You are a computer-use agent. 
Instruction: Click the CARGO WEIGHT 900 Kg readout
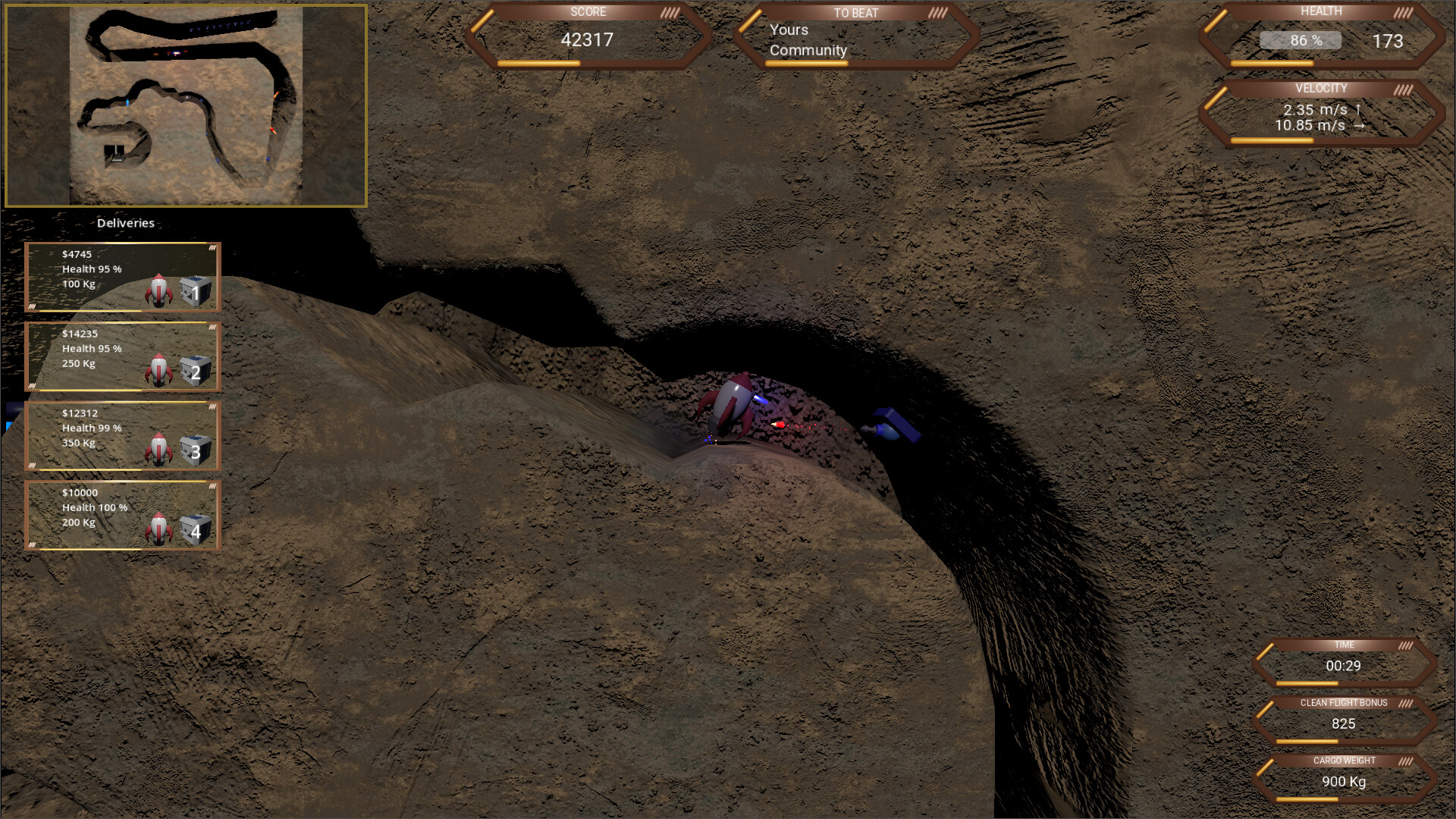(1344, 781)
